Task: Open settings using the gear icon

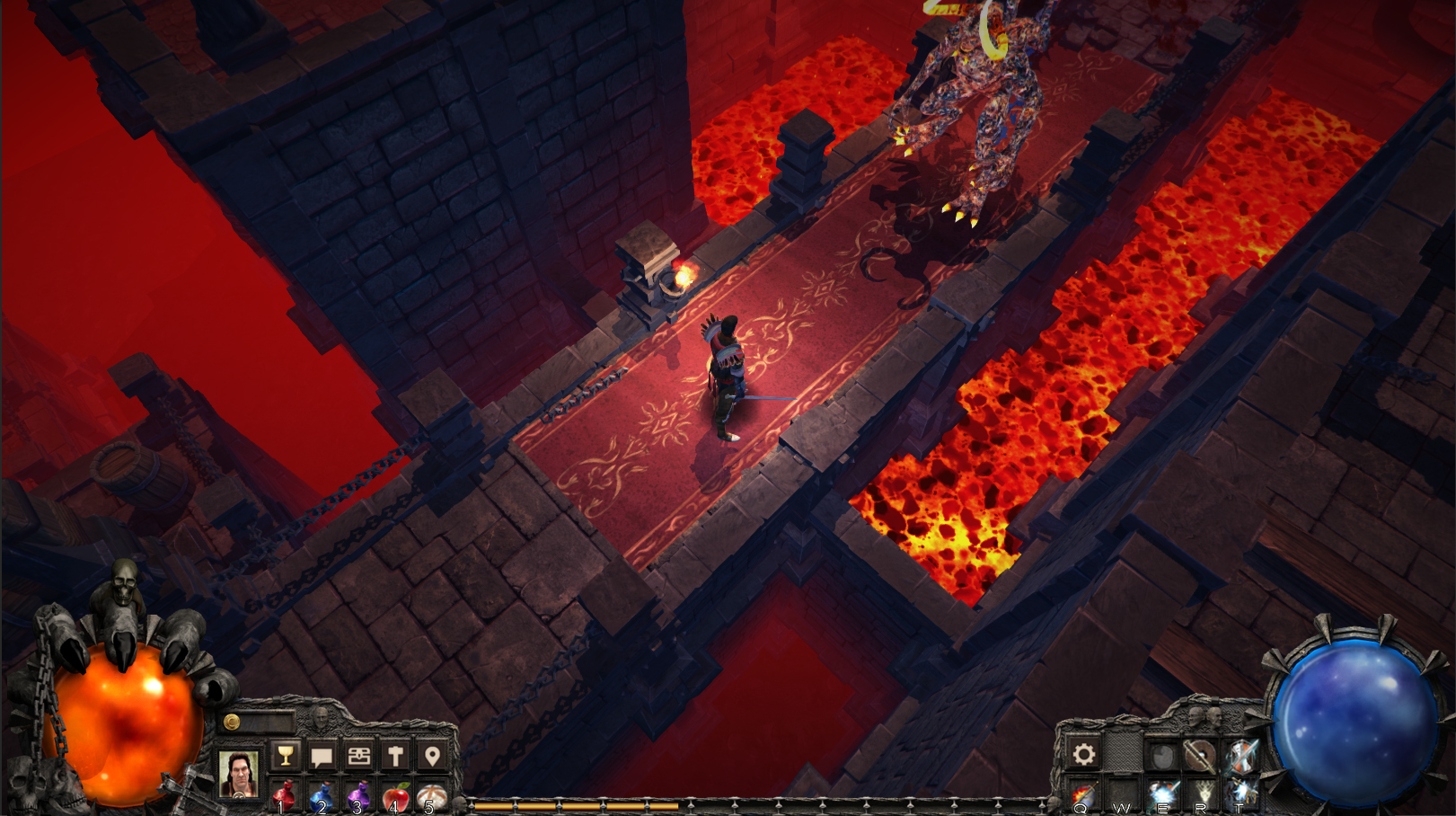Action: (1083, 753)
